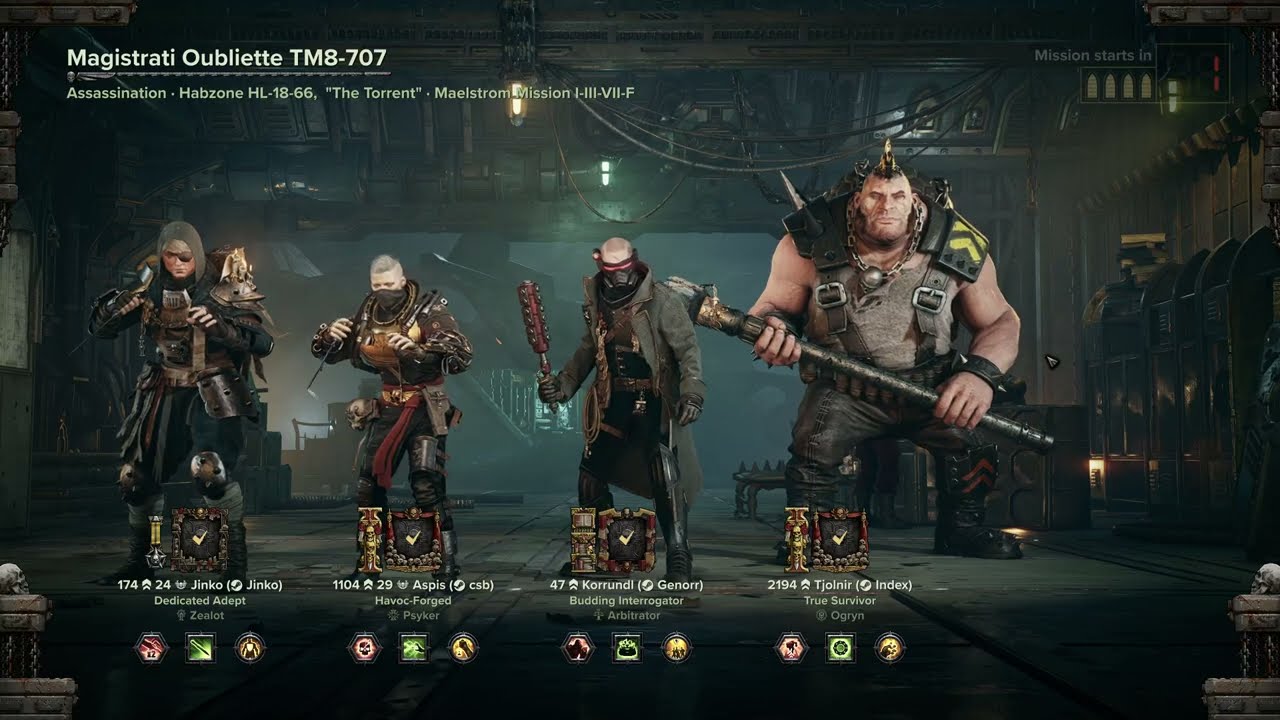
Task: Inspect Tjolnir's orange aura icon
Action: pyautogui.click(x=889, y=648)
